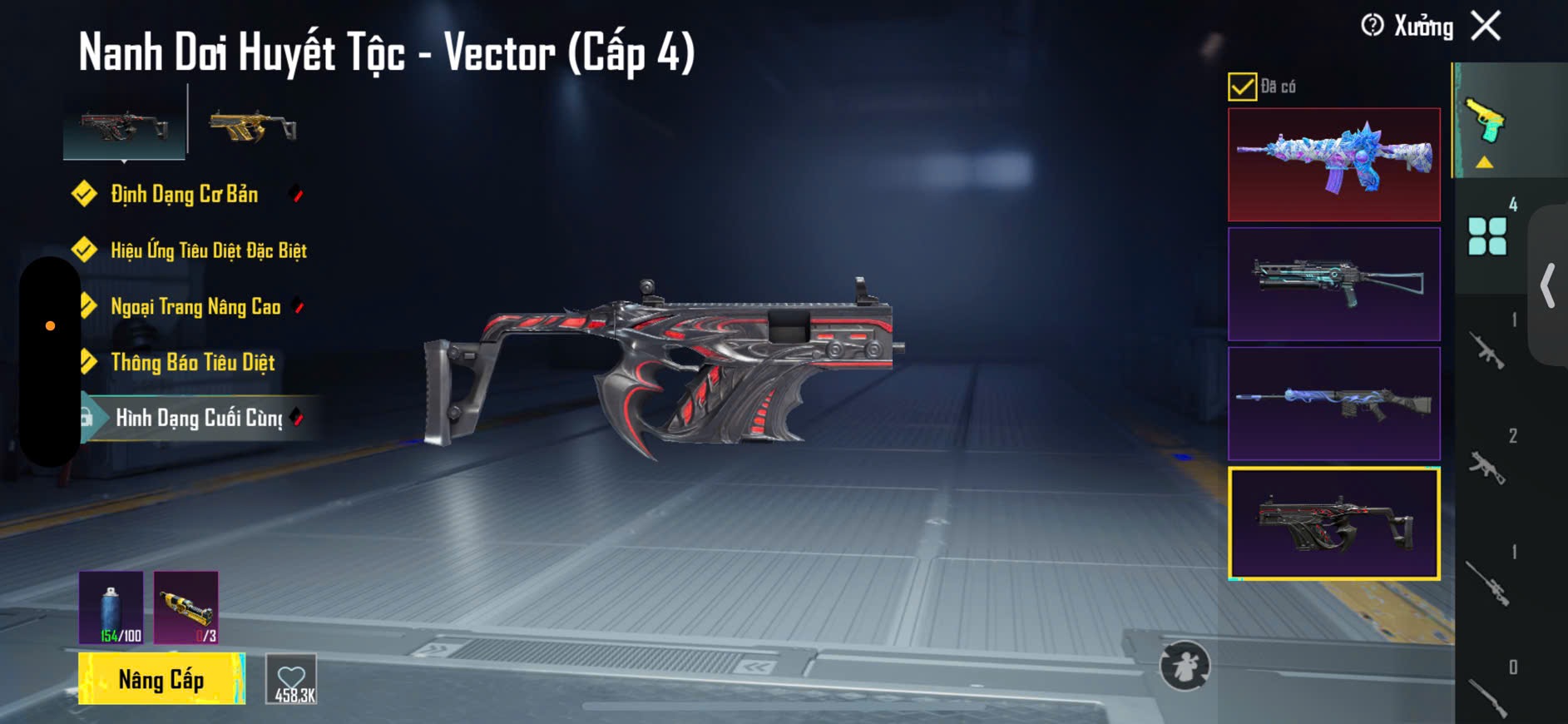Tap the spray paint material slot
This screenshot has height=724, width=1568.
click(x=111, y=607)
